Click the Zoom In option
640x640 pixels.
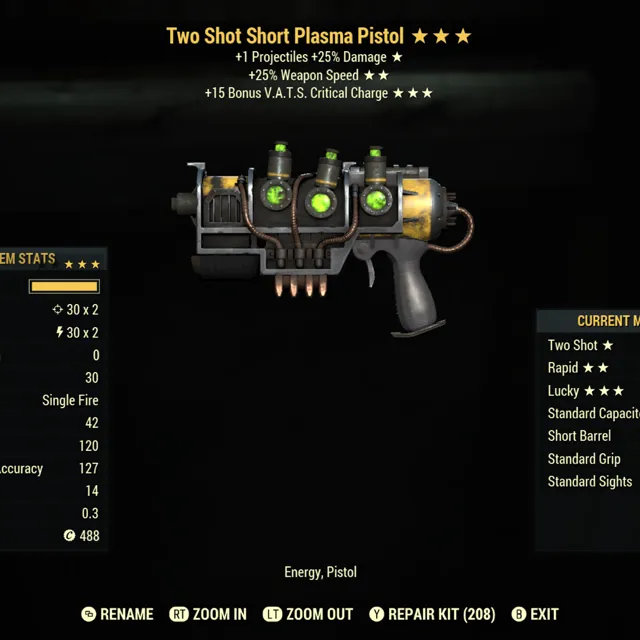[x=208, y=614]
